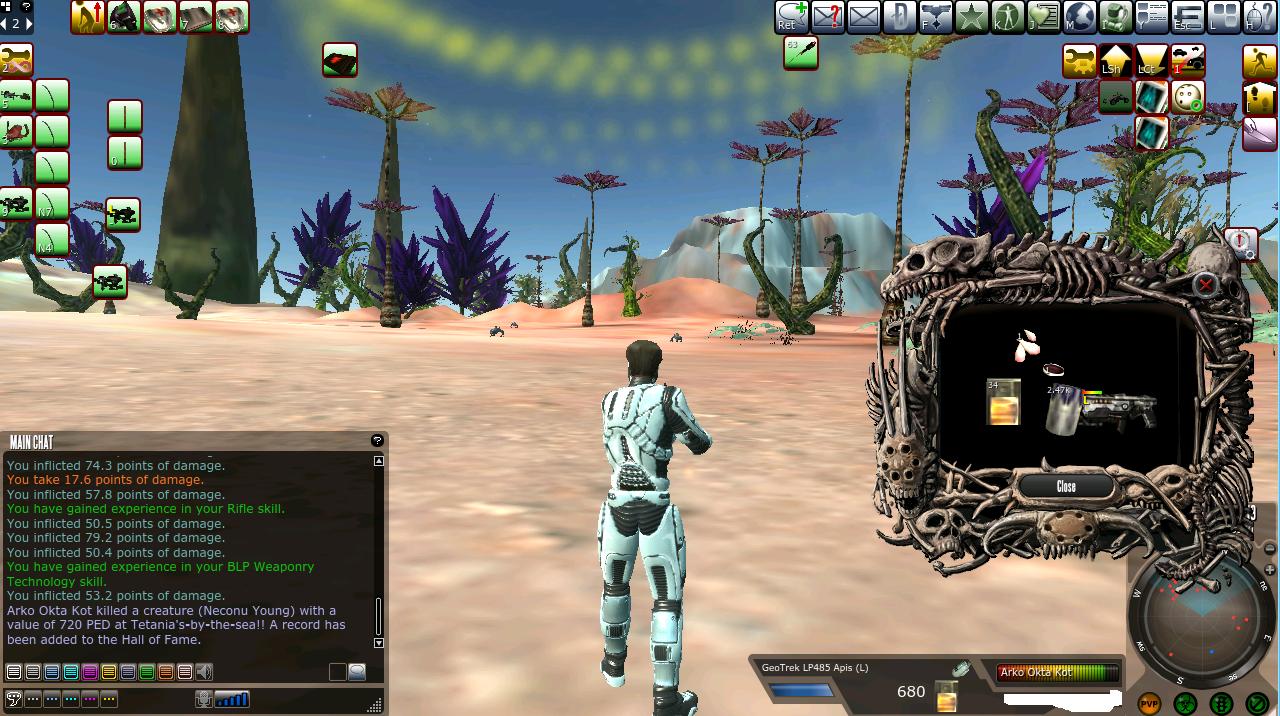Toggle the chat speaker sound icon
The image size is (1280, 716).
pyautogui.click(x=204, y=672)
